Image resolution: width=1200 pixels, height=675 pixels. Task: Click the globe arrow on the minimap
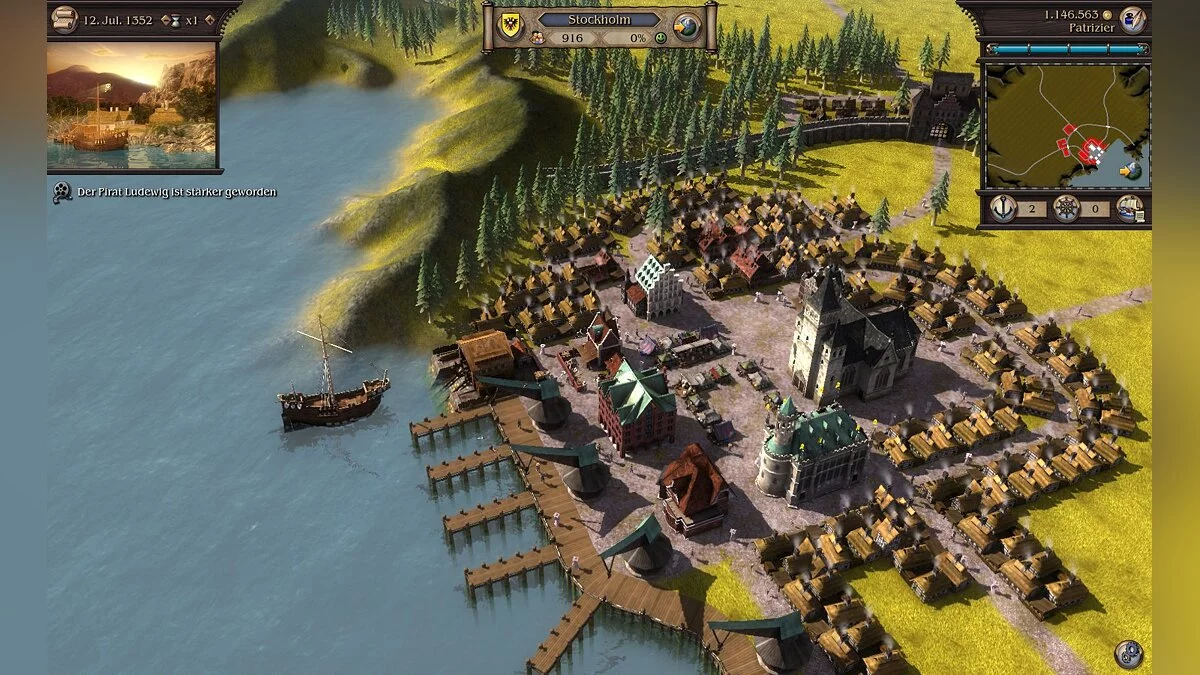[x=1131, y=171]
